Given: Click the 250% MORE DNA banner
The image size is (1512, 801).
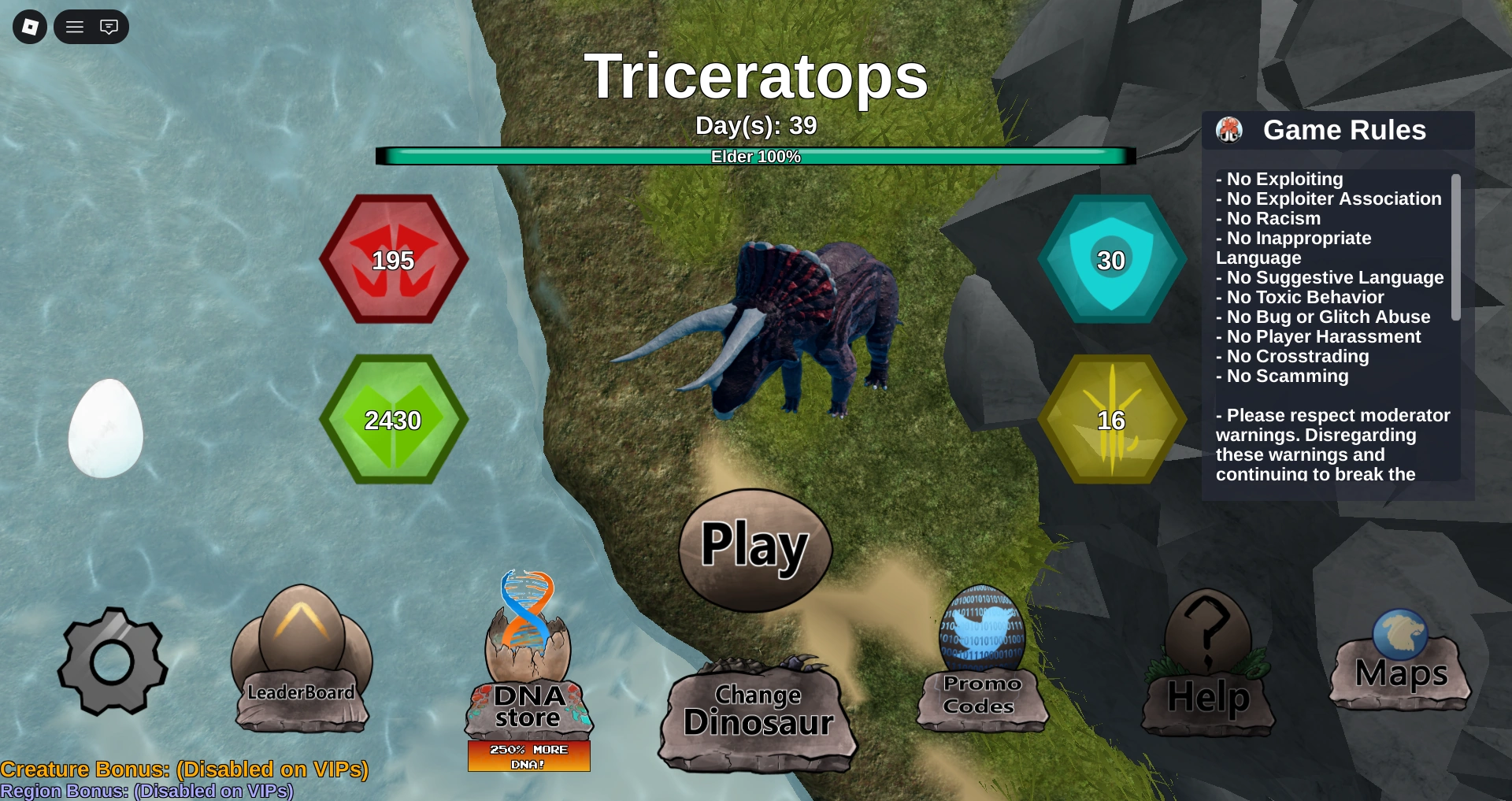Looking at the screenshot, I should pos(528,755).
